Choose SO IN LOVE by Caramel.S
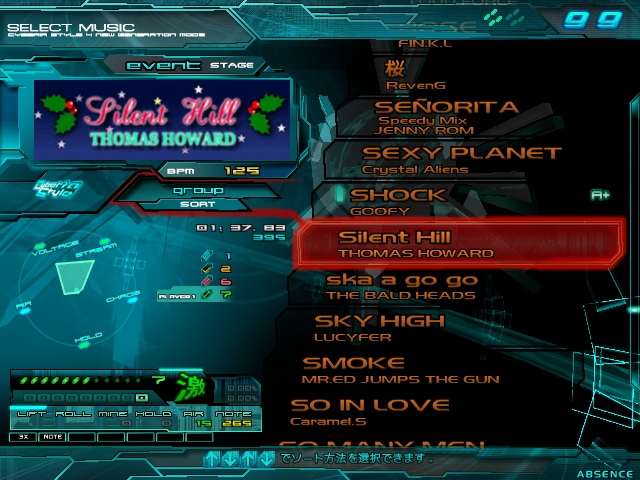 point(370,412)
